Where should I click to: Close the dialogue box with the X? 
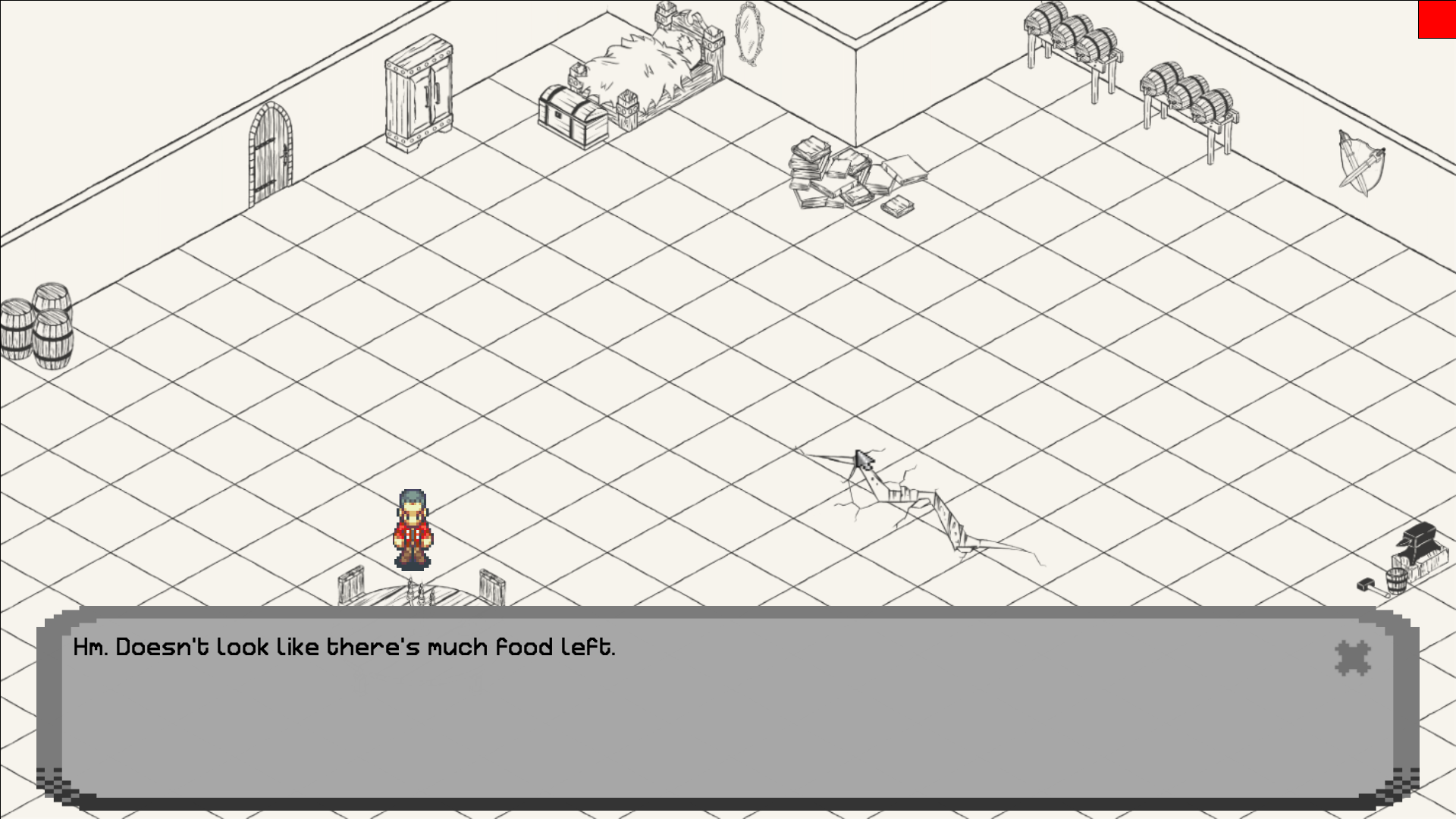[x=1352, y=658]
